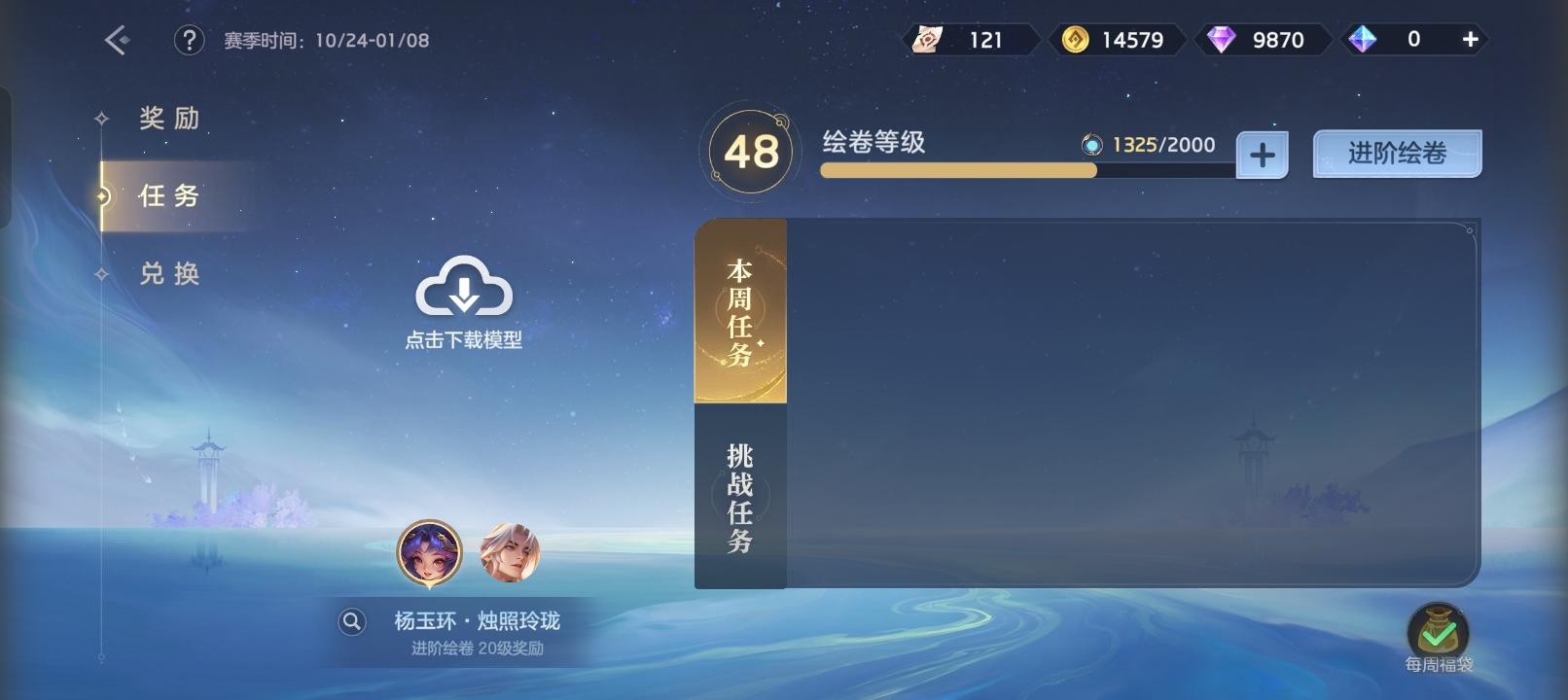Select the white-haired hero avatar thumbnail
1568x700 pixels.
coord(510,550)
